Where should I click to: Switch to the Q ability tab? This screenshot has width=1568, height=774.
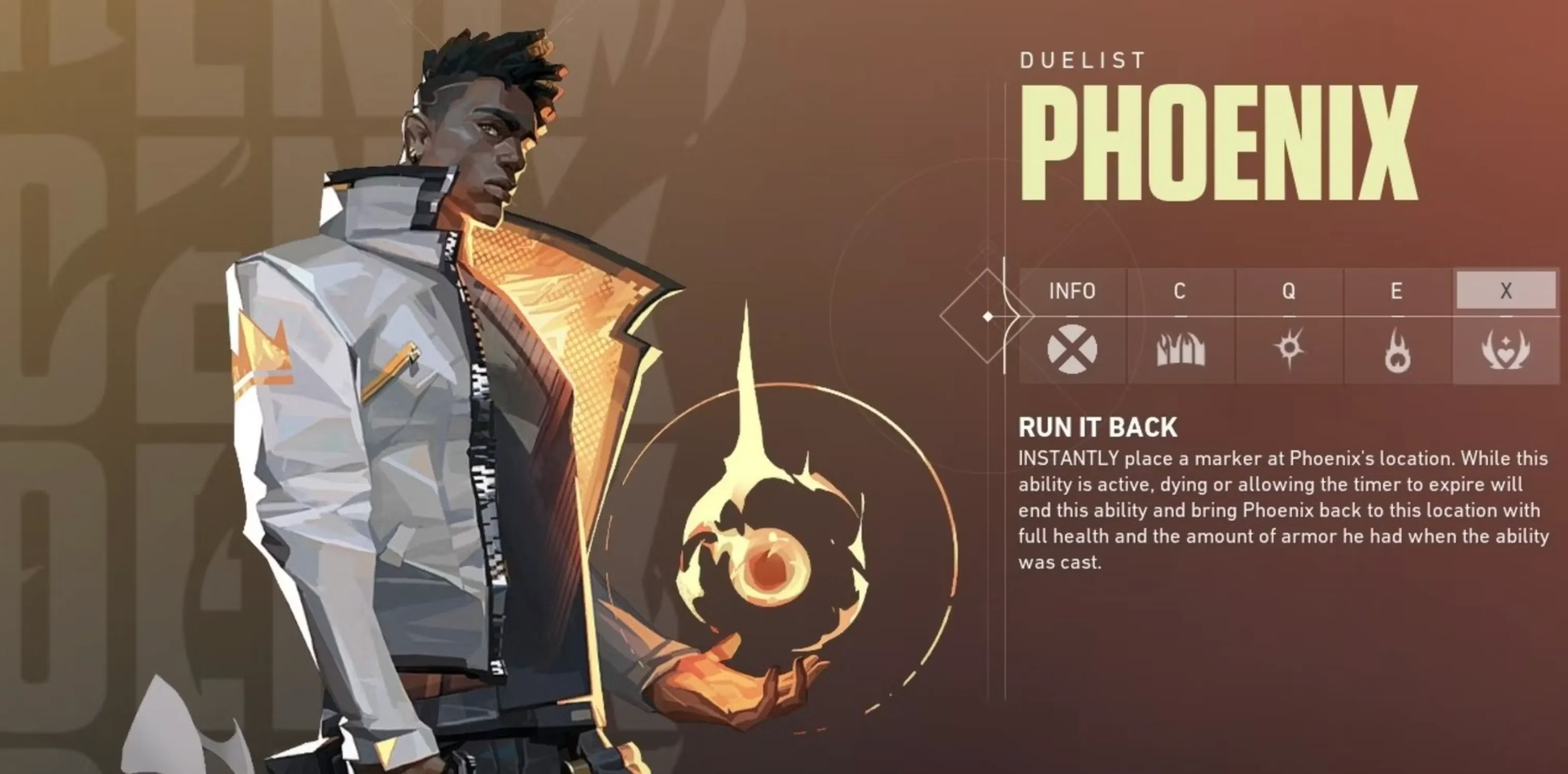click(1288, 291)
